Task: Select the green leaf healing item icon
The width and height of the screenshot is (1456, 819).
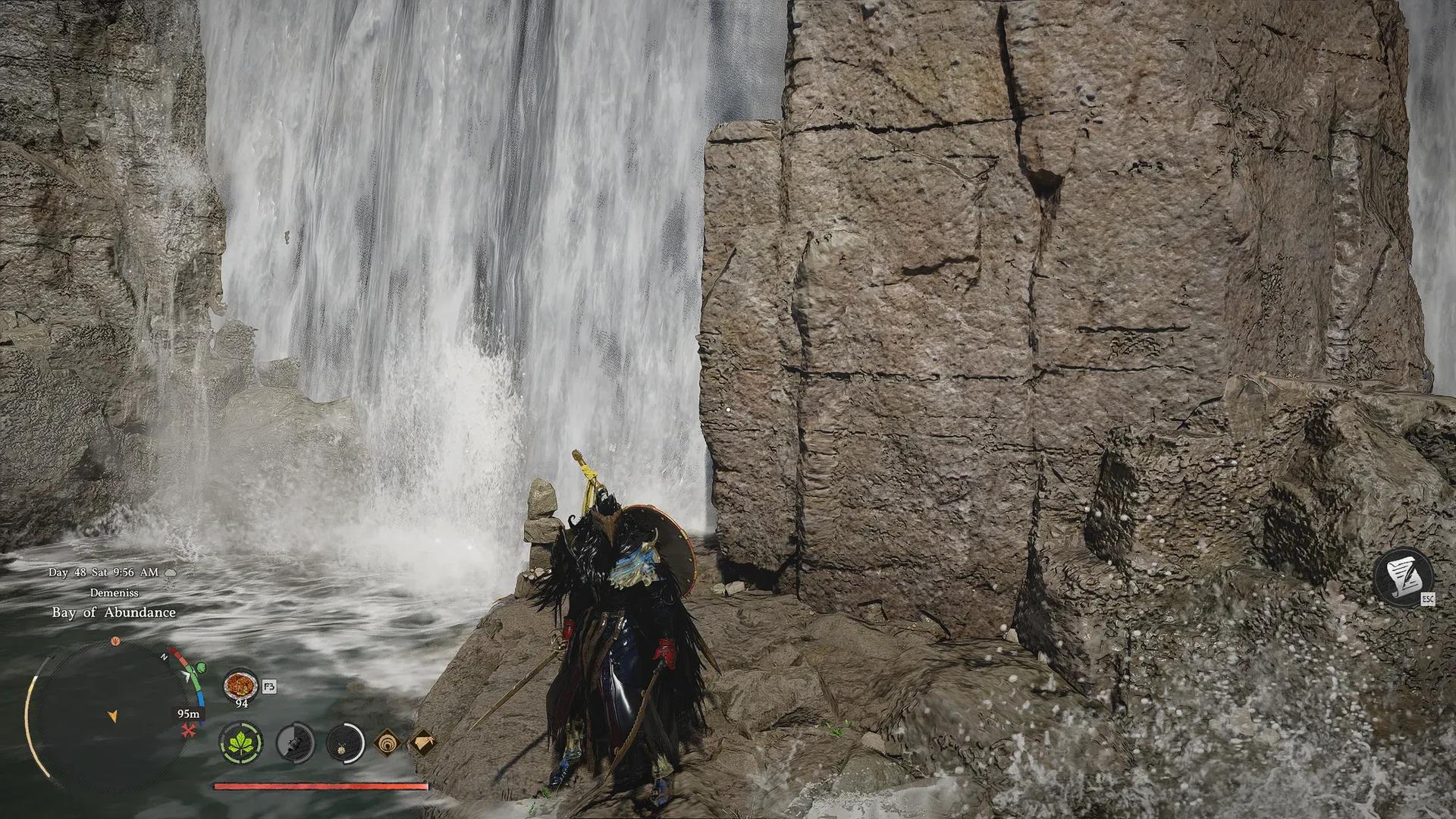Action: 242,743
